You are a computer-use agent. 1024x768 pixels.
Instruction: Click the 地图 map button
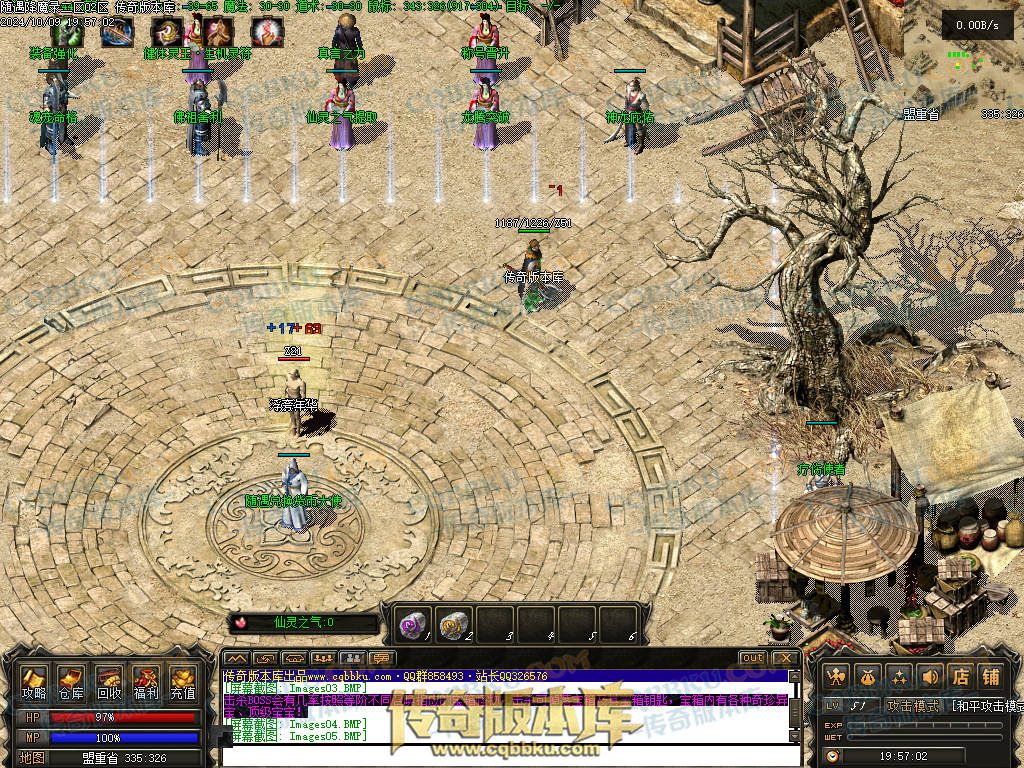click(33, 758)
